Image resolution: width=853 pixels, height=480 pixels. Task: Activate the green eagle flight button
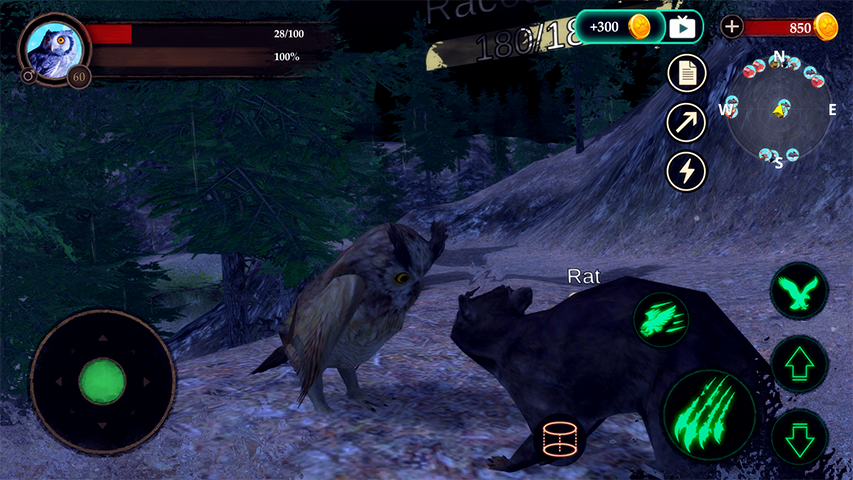(799, 293)
